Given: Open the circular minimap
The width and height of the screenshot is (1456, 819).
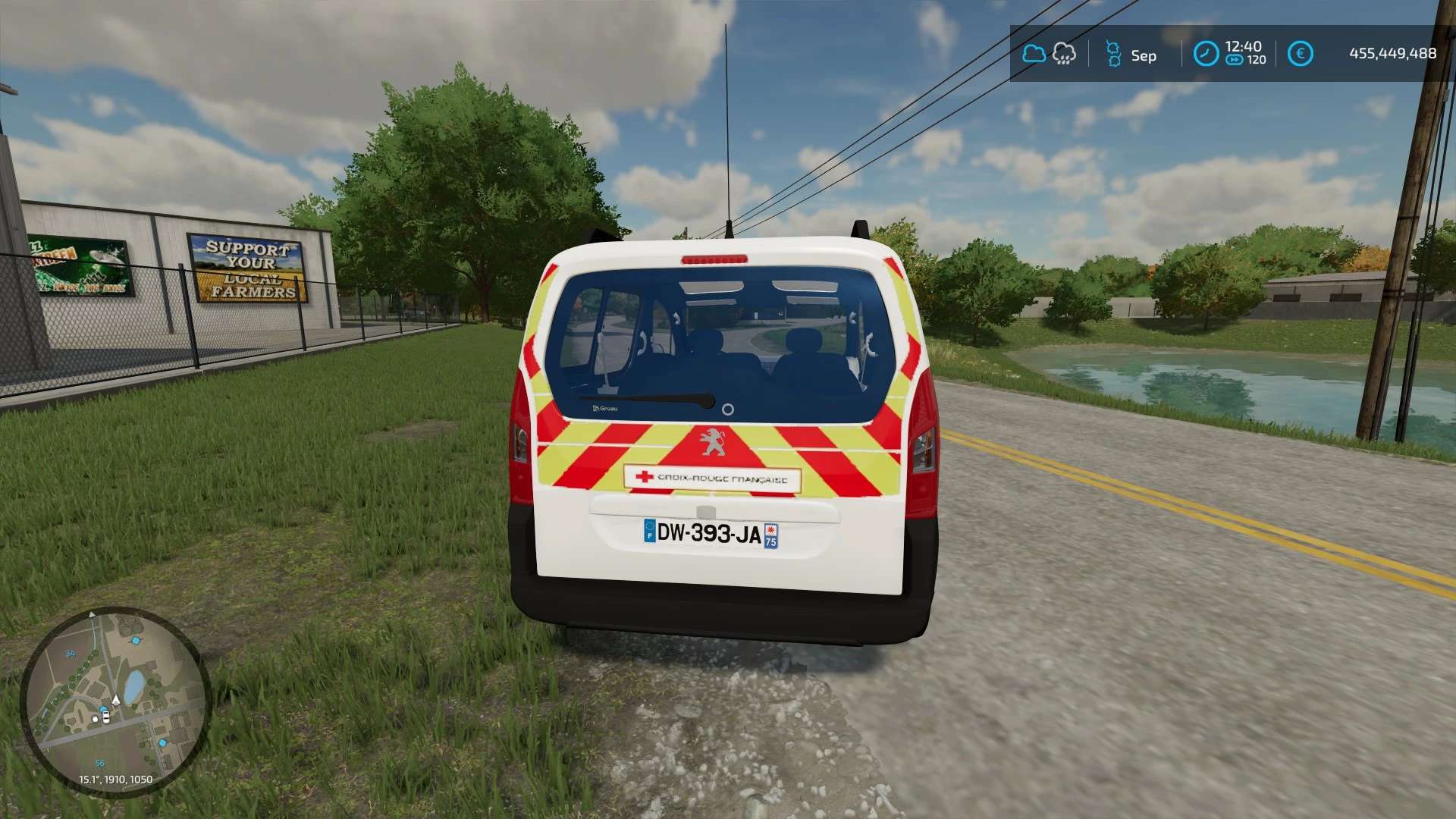Looking at the screenshot, I should [x=115, y=700].
